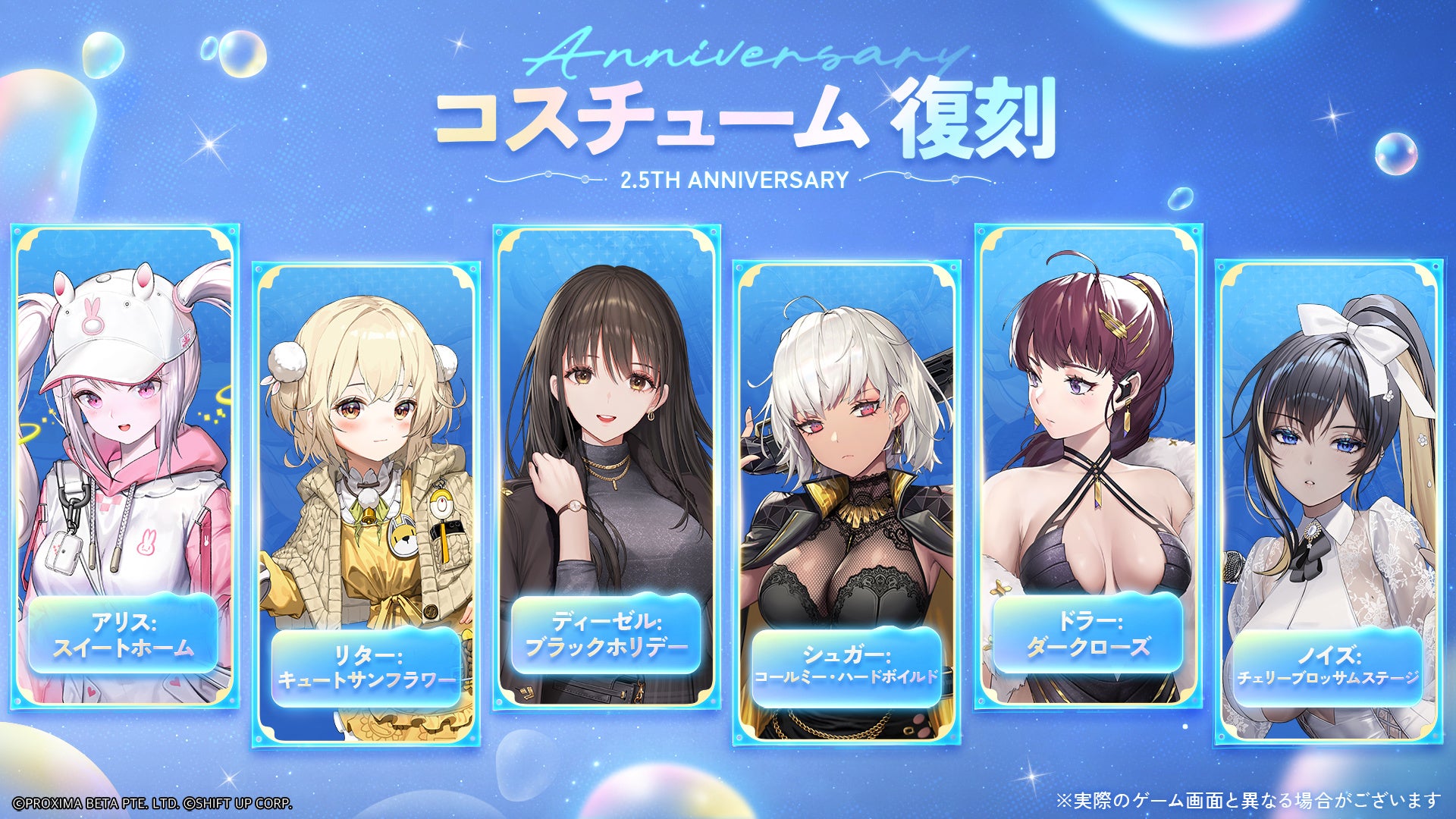Select the ドラー: ダークローズ costume card

1088,466
